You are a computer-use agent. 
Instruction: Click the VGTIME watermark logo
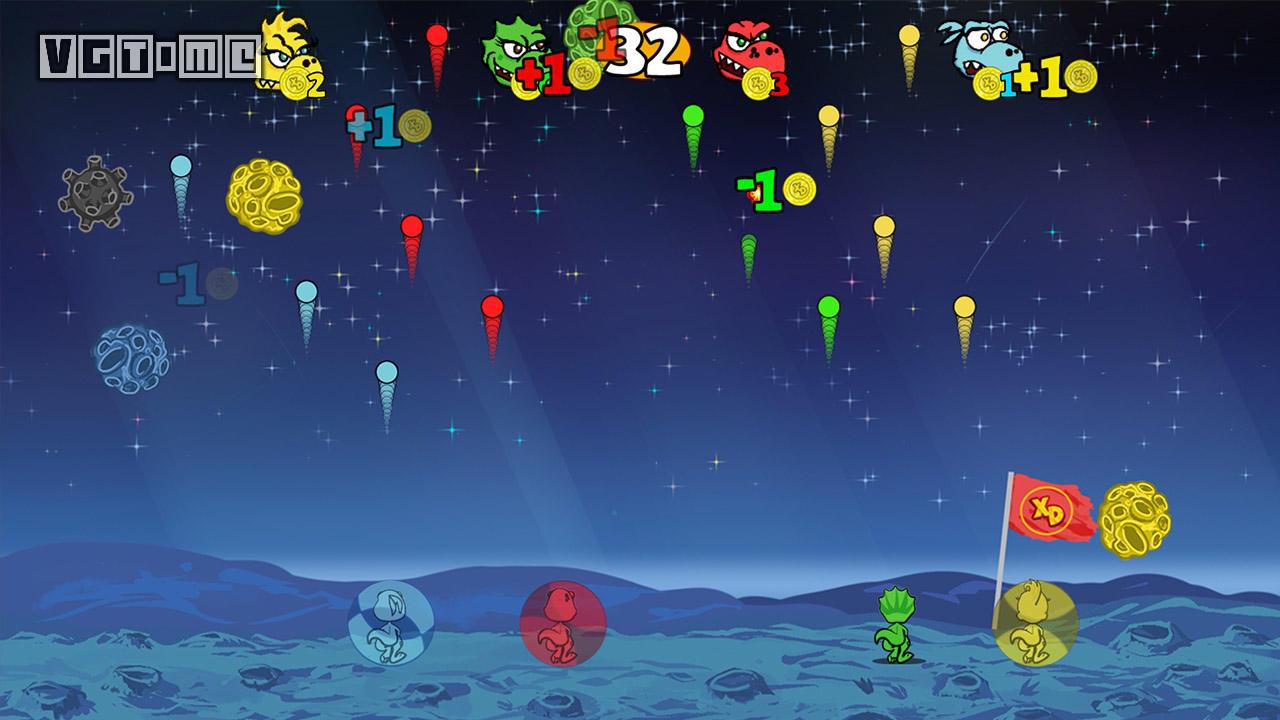click(x=150, y=57)
